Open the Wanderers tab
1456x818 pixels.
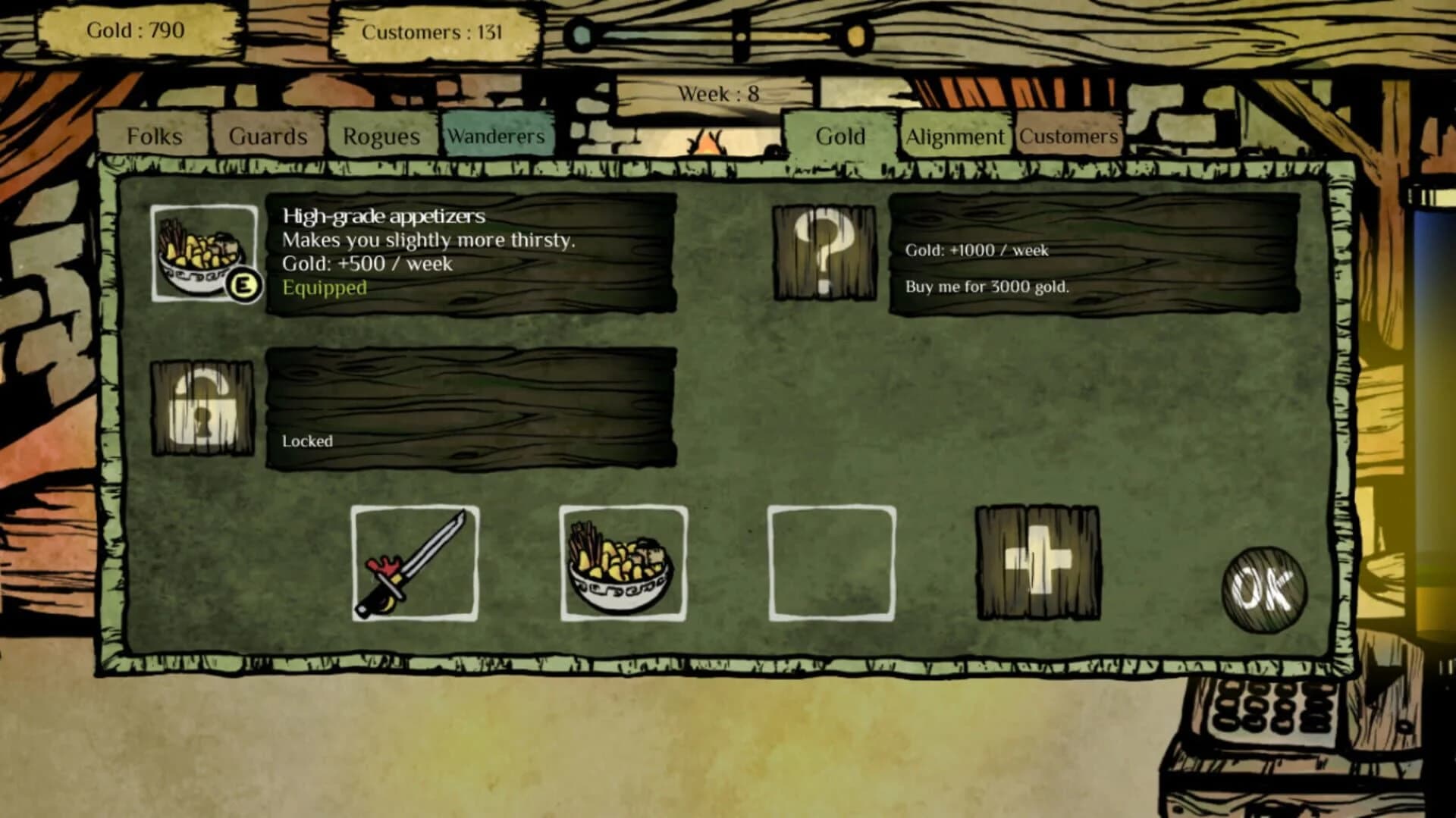point(497,136)
